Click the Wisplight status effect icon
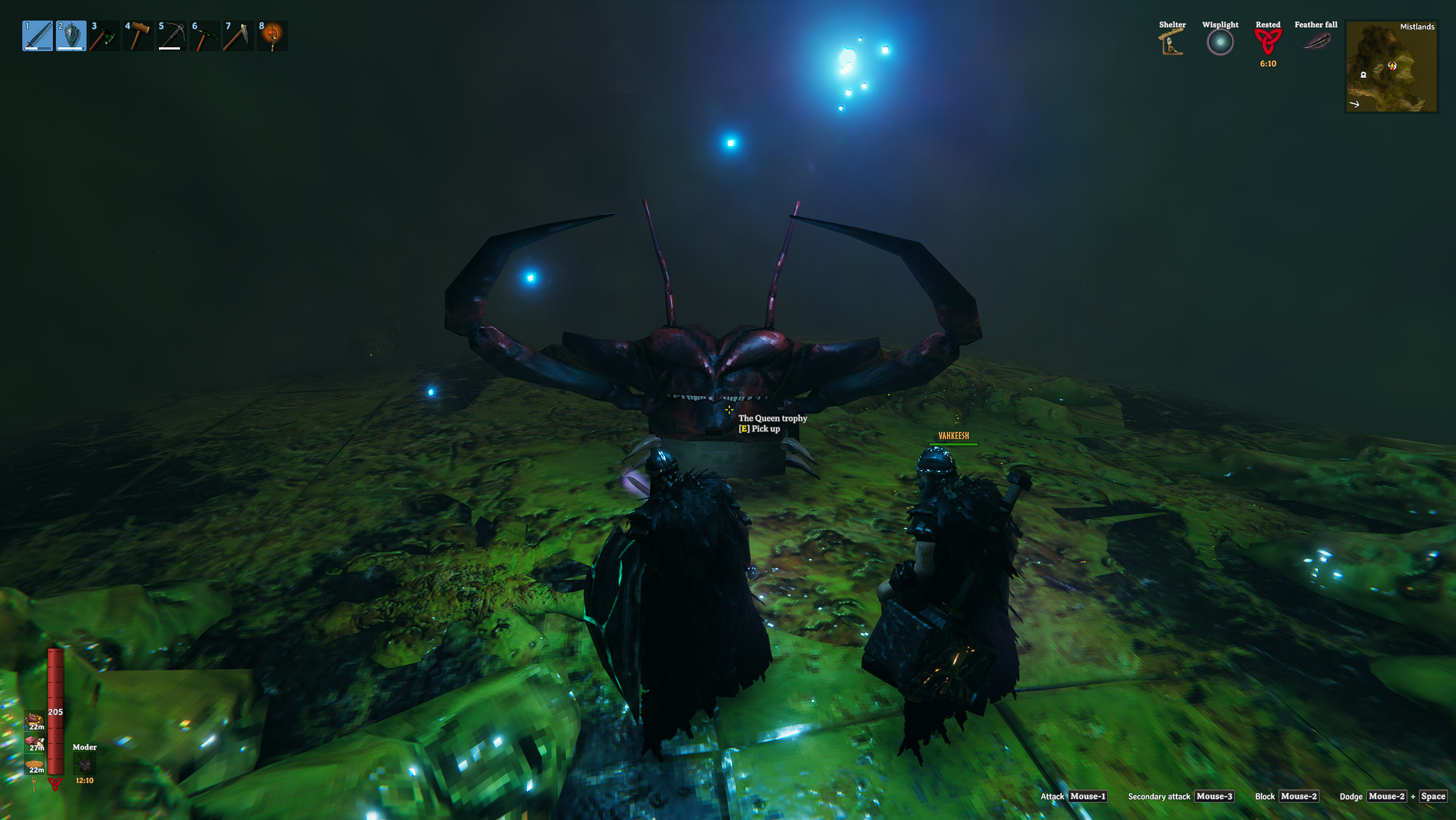The width and height of the screenshot is (1456, 820). click(x=1220, y=43)
